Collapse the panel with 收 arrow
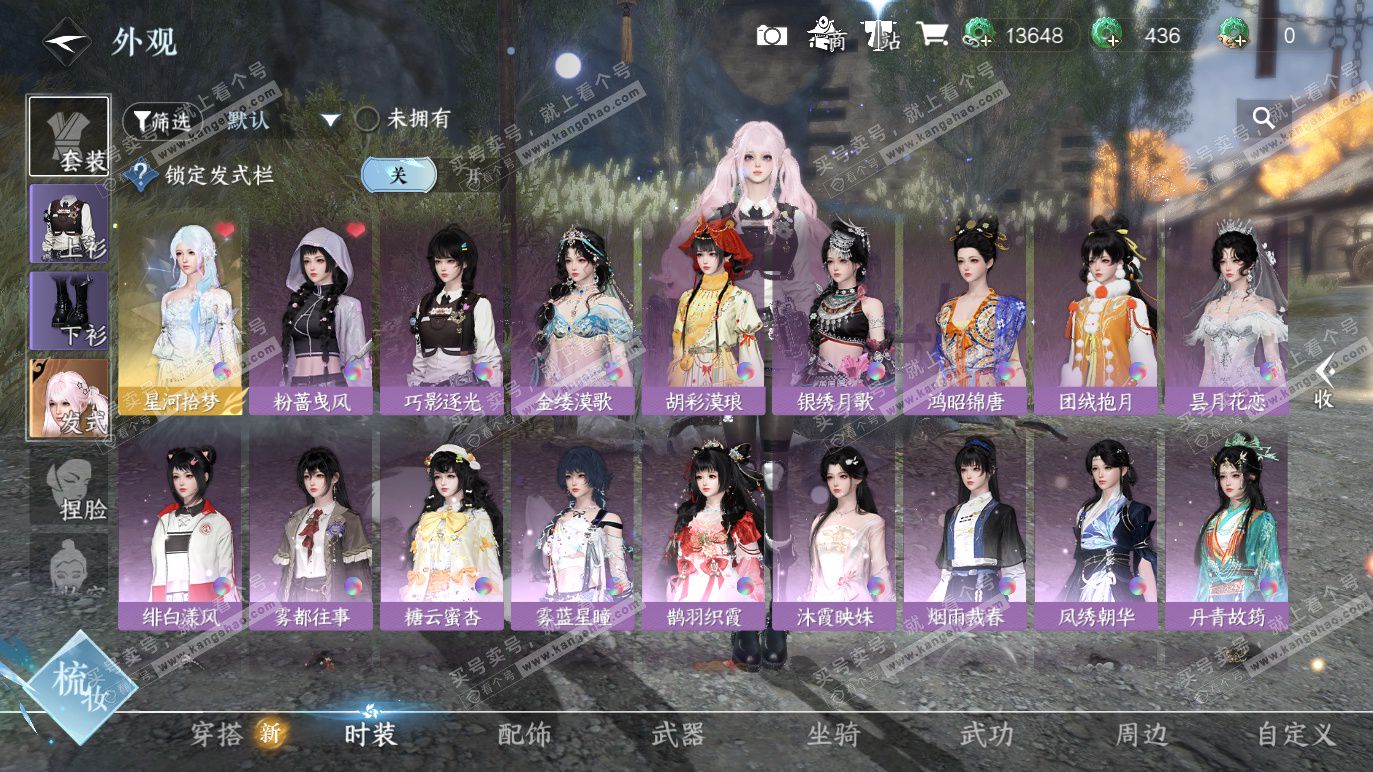The height and width of the screenshot is (772, 1373). pyautogui.click(x=1323, y=382)
